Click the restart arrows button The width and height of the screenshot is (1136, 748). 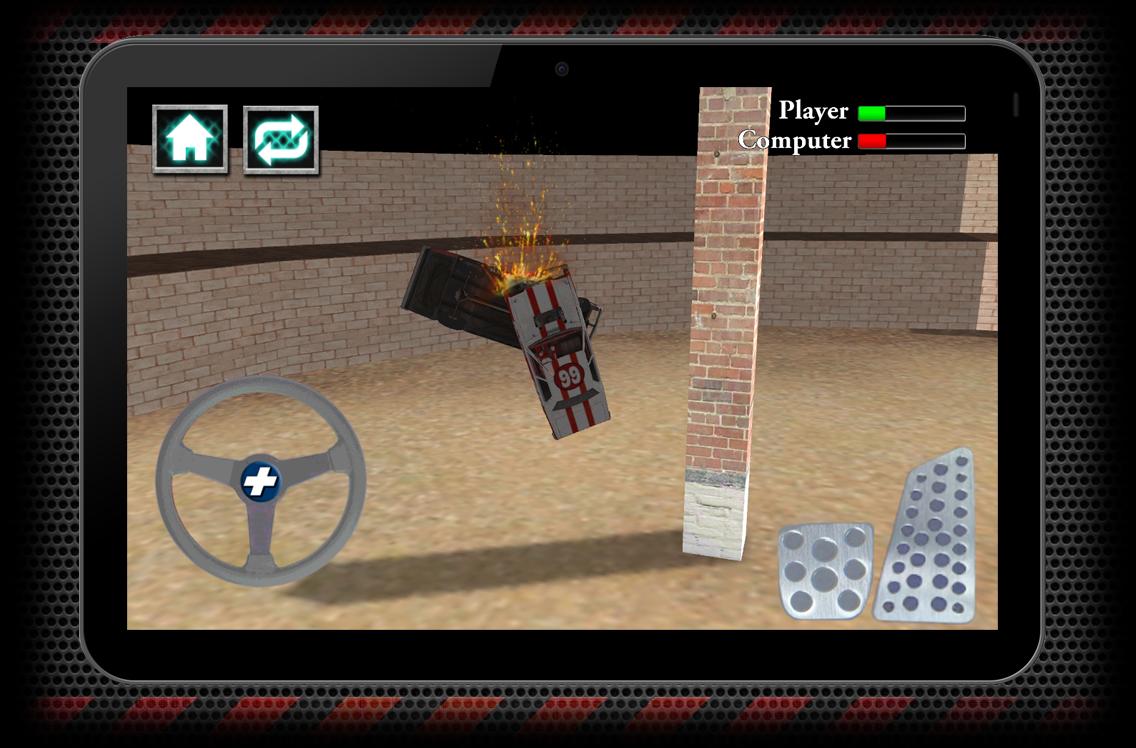(281, 140)
